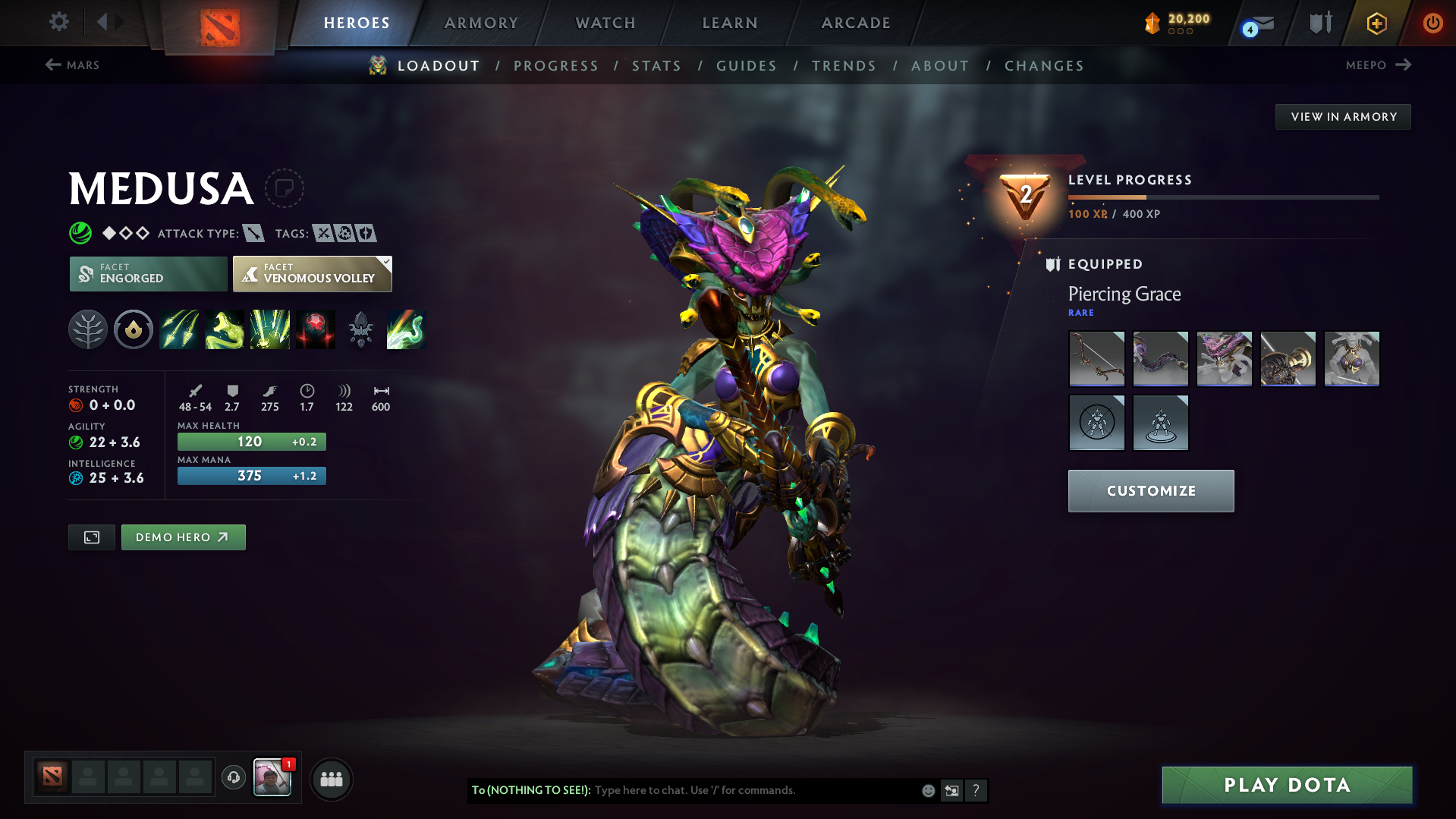Open the Medusa talent tree icon
This screenshot has width=1456, height=819.
pos(88,329)
